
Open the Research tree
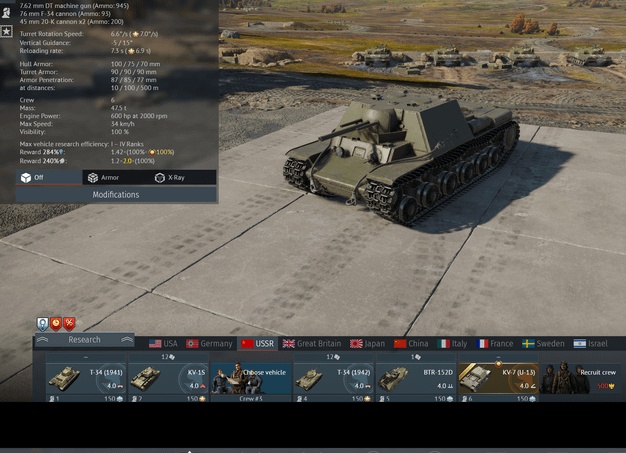click(84, 340)
